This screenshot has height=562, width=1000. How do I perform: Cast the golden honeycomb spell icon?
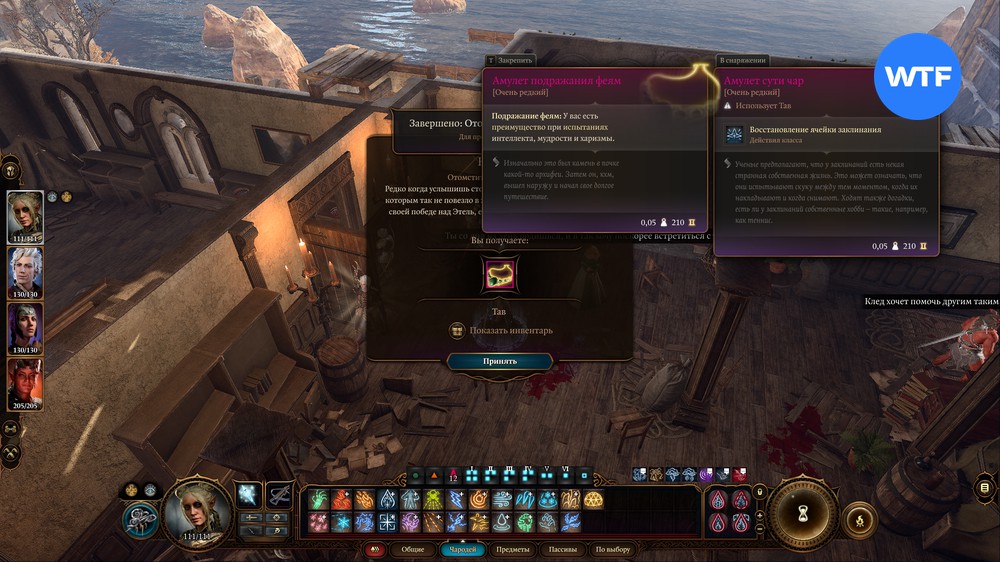593,499
